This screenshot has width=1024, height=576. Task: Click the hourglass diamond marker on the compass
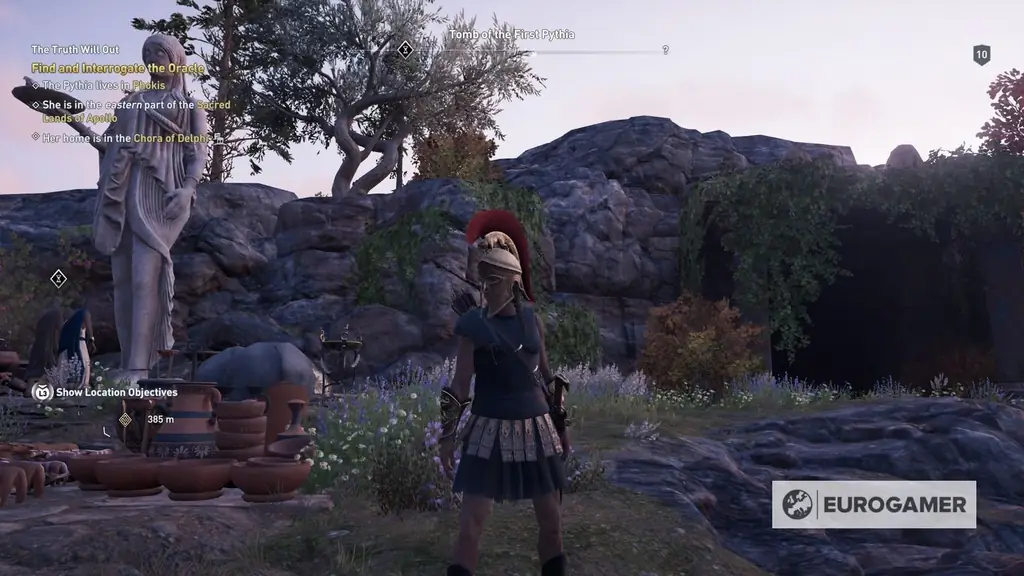pyautogui.click(x=405, y=49)
